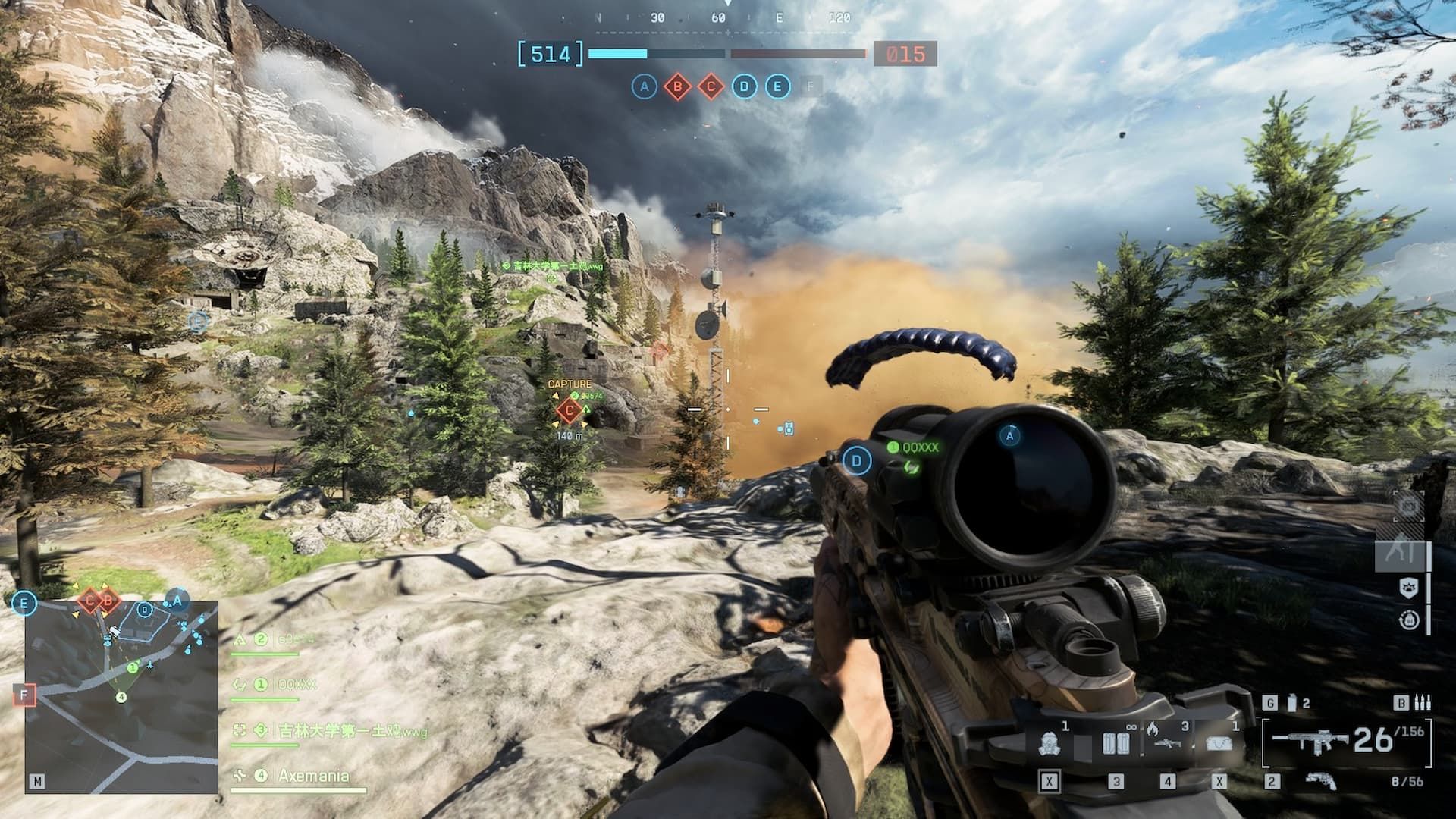
Task: Select the shield explosion trait icon
Action: click(1408, 588)
